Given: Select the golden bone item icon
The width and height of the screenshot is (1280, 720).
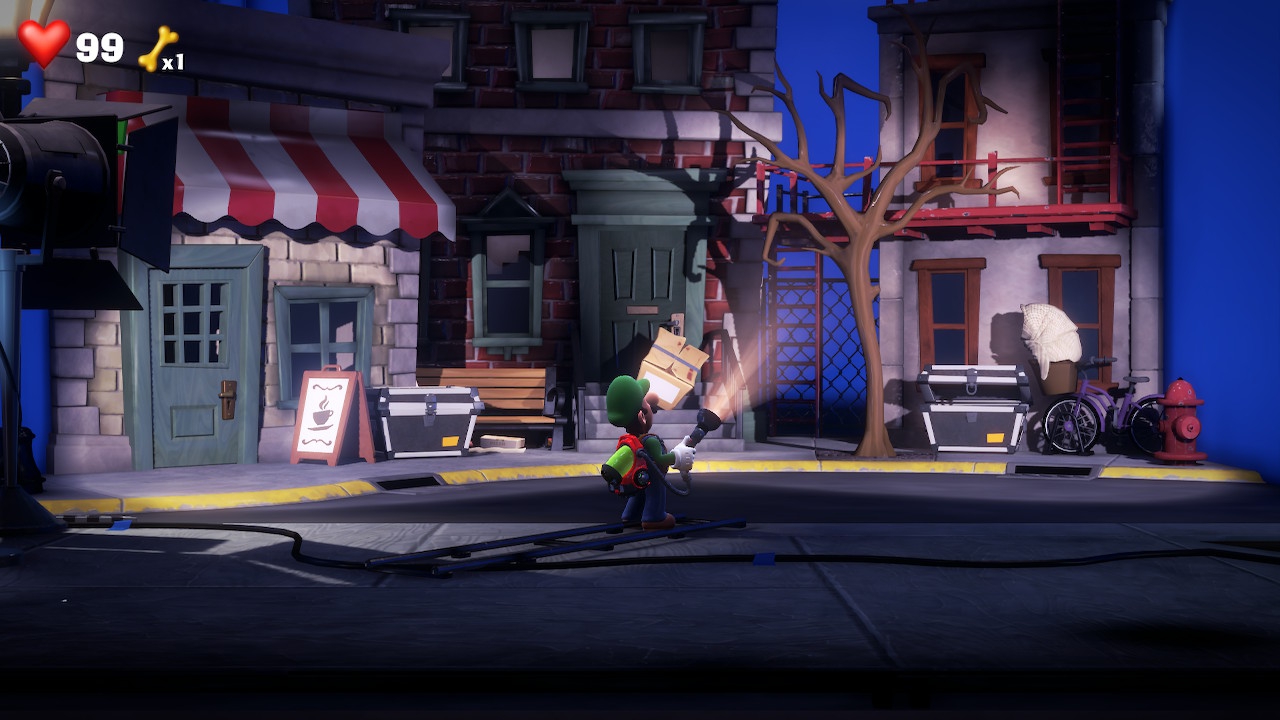Looking at the screenshot, I should pos(157,48).
